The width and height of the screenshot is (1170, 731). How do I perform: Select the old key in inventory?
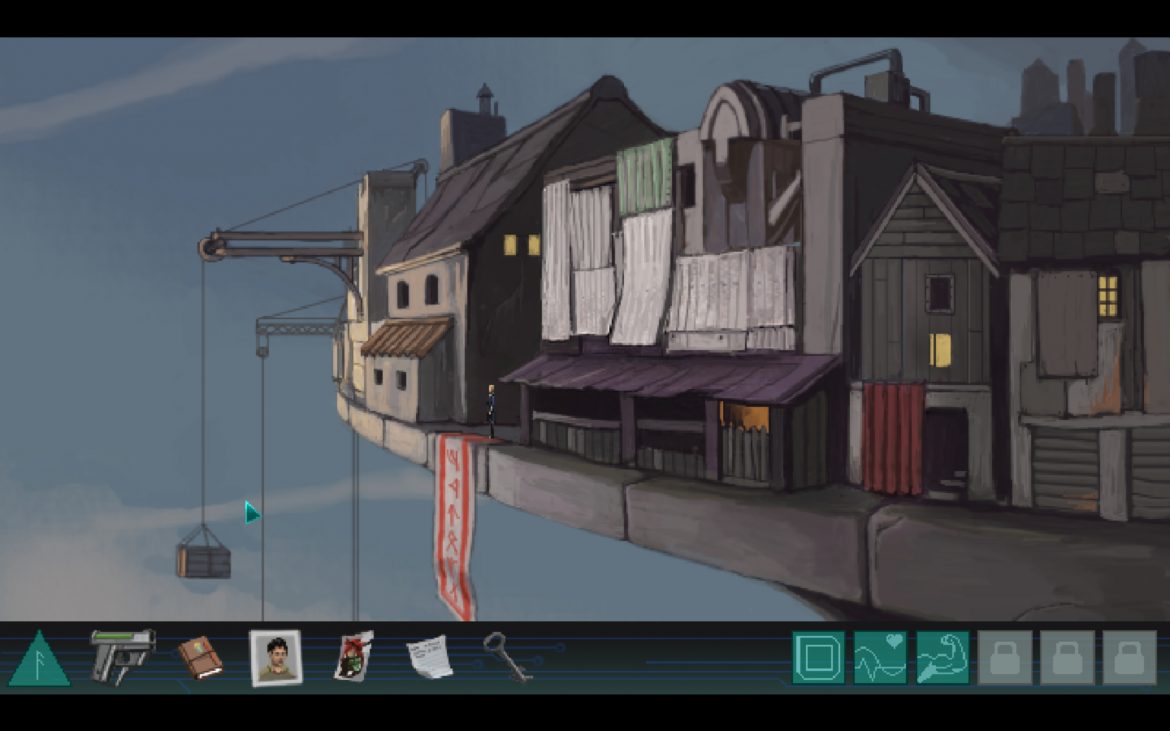coord(506,656)
